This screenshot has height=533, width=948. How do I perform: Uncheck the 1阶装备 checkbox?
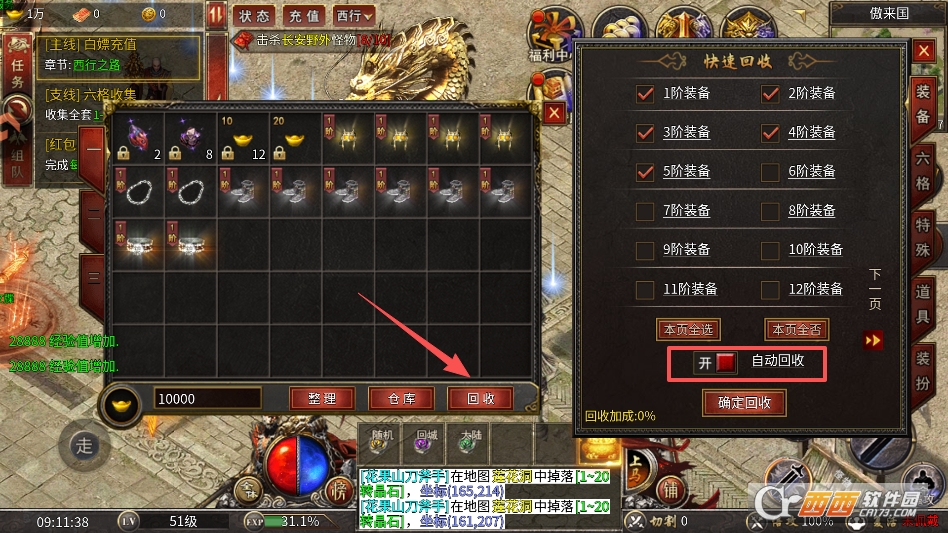click(x=645, y=94)
